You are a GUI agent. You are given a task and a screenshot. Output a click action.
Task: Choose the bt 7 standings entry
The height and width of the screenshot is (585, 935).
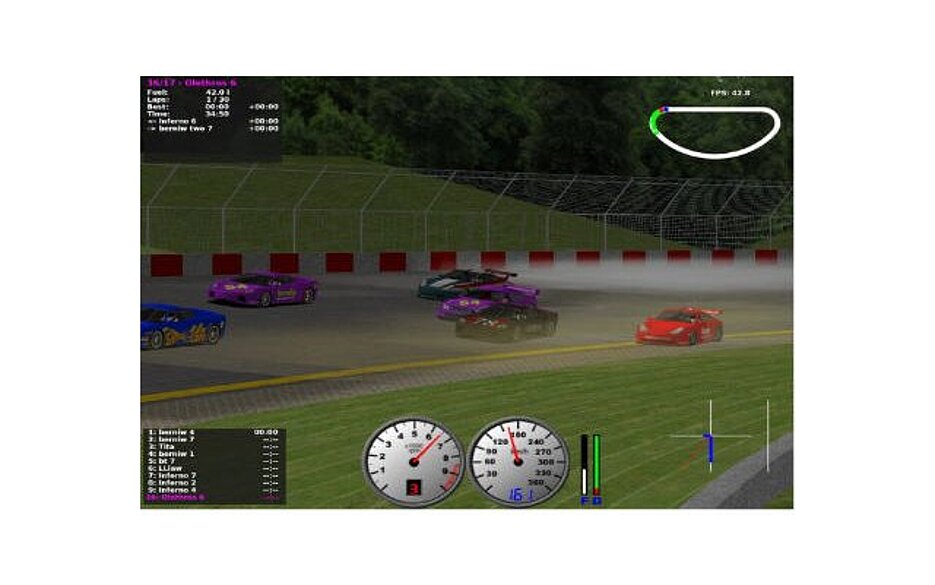click(x=163, y=460)
